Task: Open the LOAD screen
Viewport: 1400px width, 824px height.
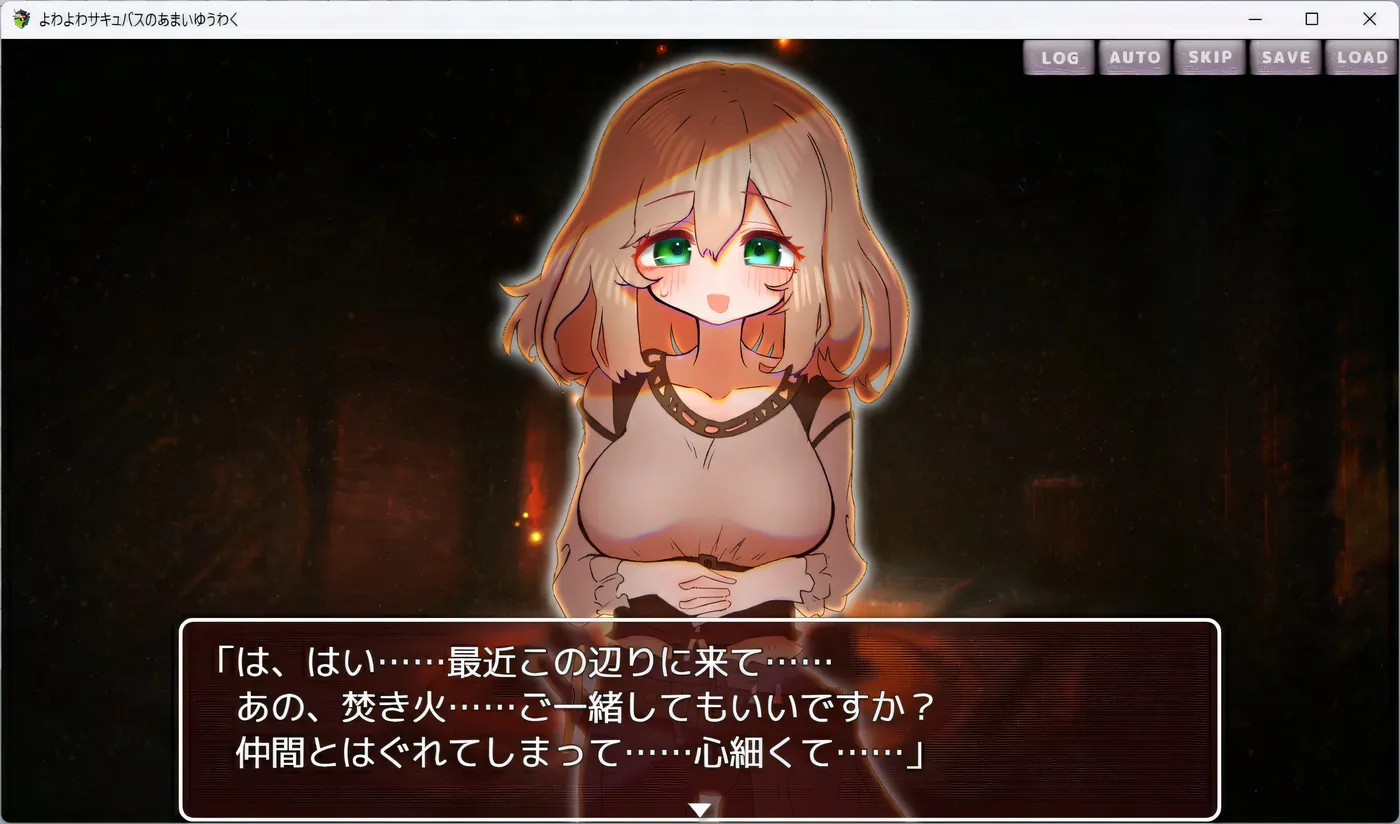Action: coord(1360,57)
